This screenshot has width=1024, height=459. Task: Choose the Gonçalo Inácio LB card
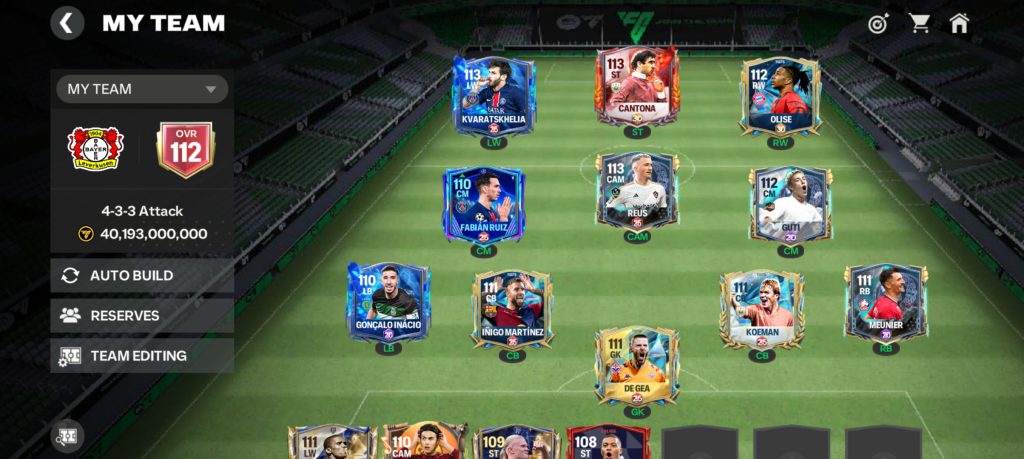388,302
